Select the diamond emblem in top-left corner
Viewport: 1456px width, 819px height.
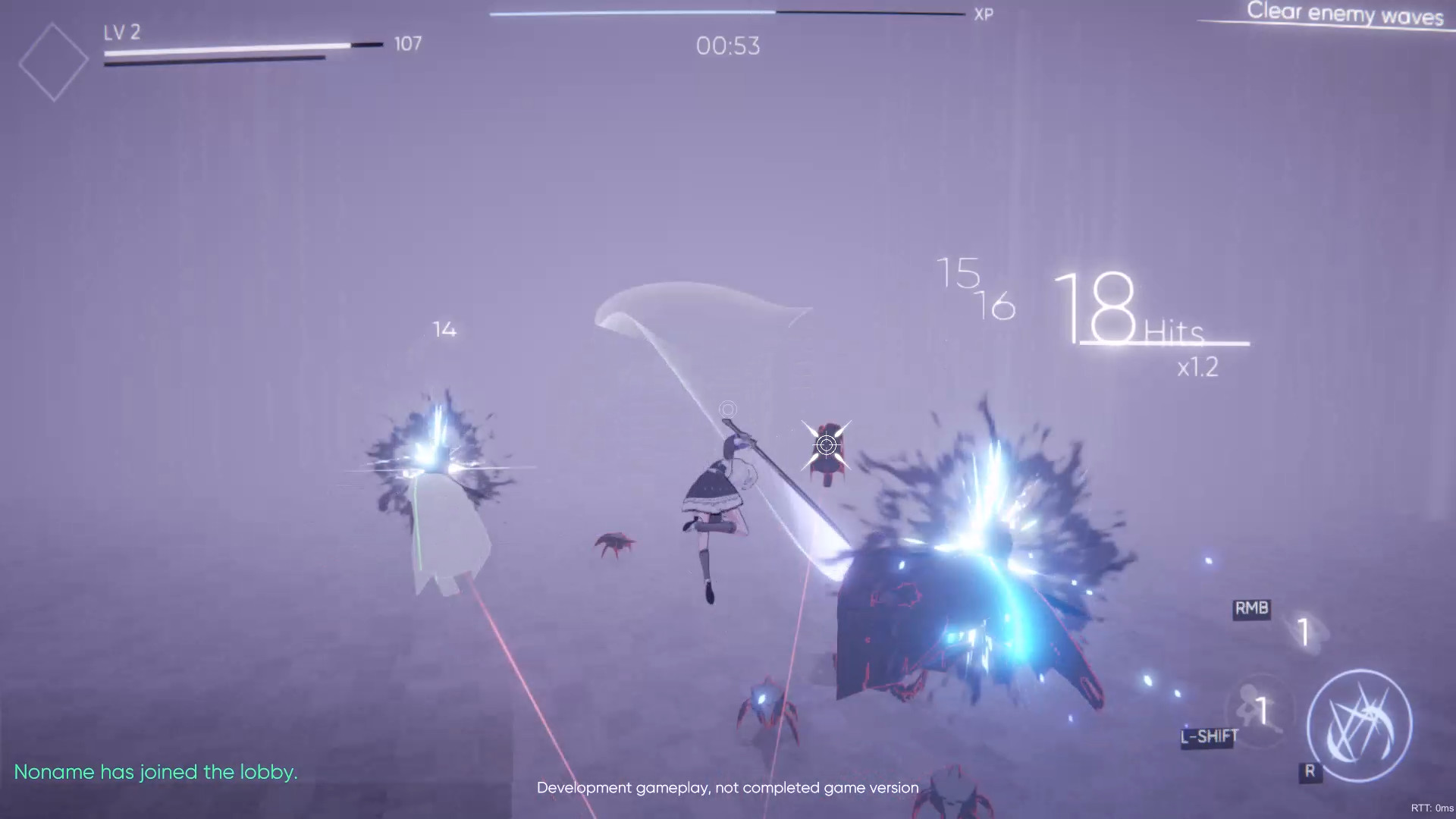click(x=53, y=59)
